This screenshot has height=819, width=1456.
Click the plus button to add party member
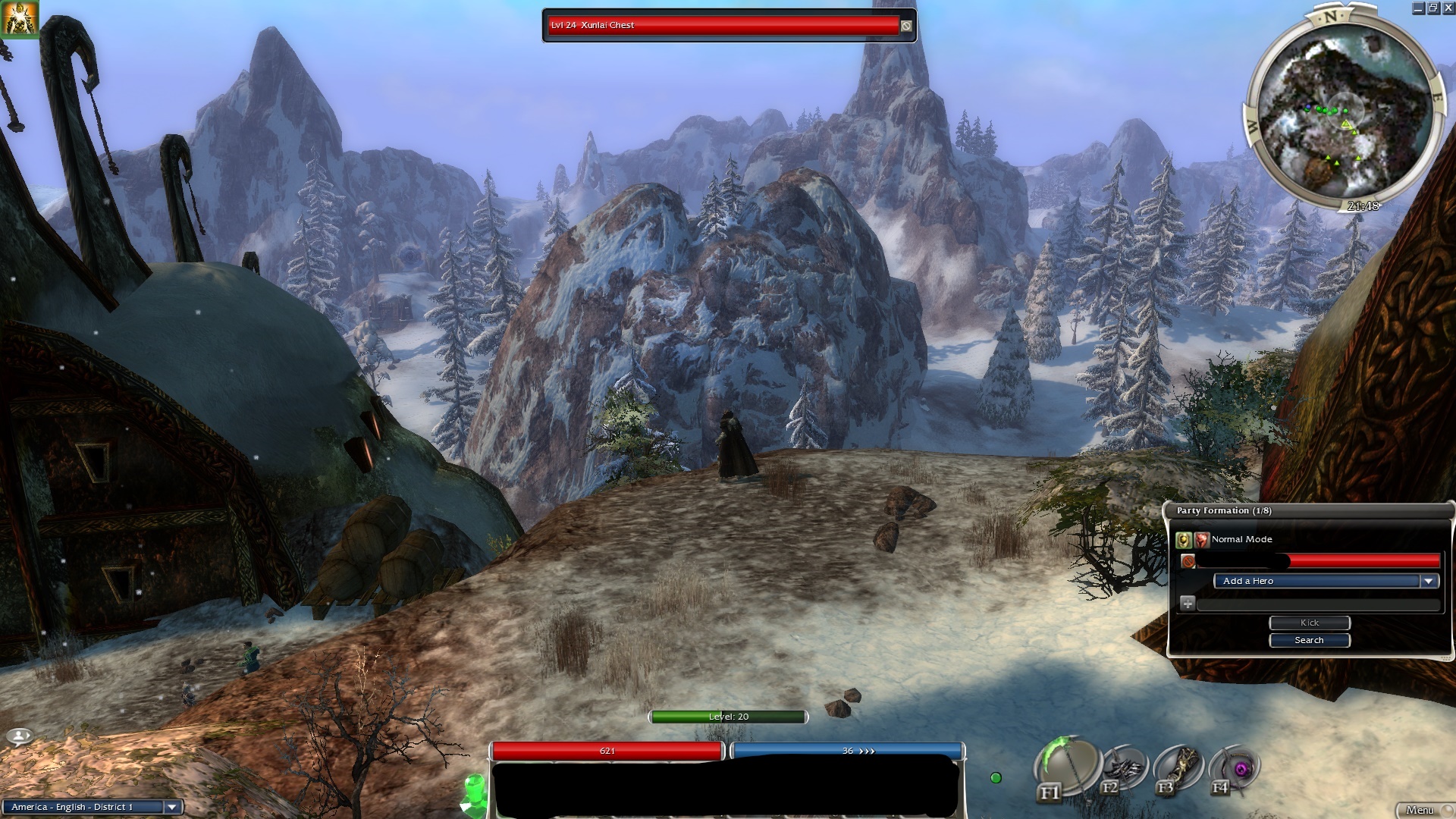1188,604
